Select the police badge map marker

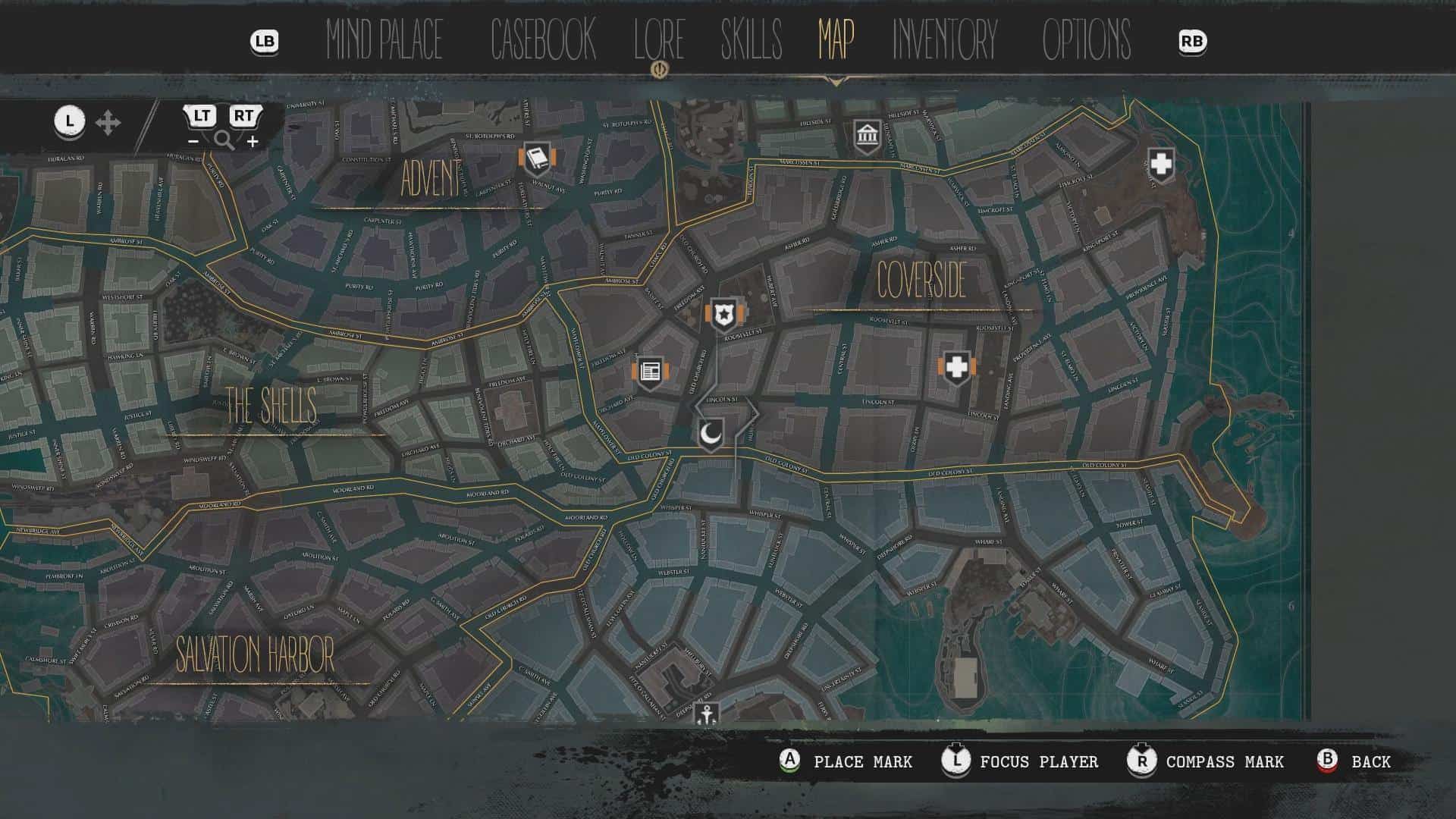coord(726,314)
